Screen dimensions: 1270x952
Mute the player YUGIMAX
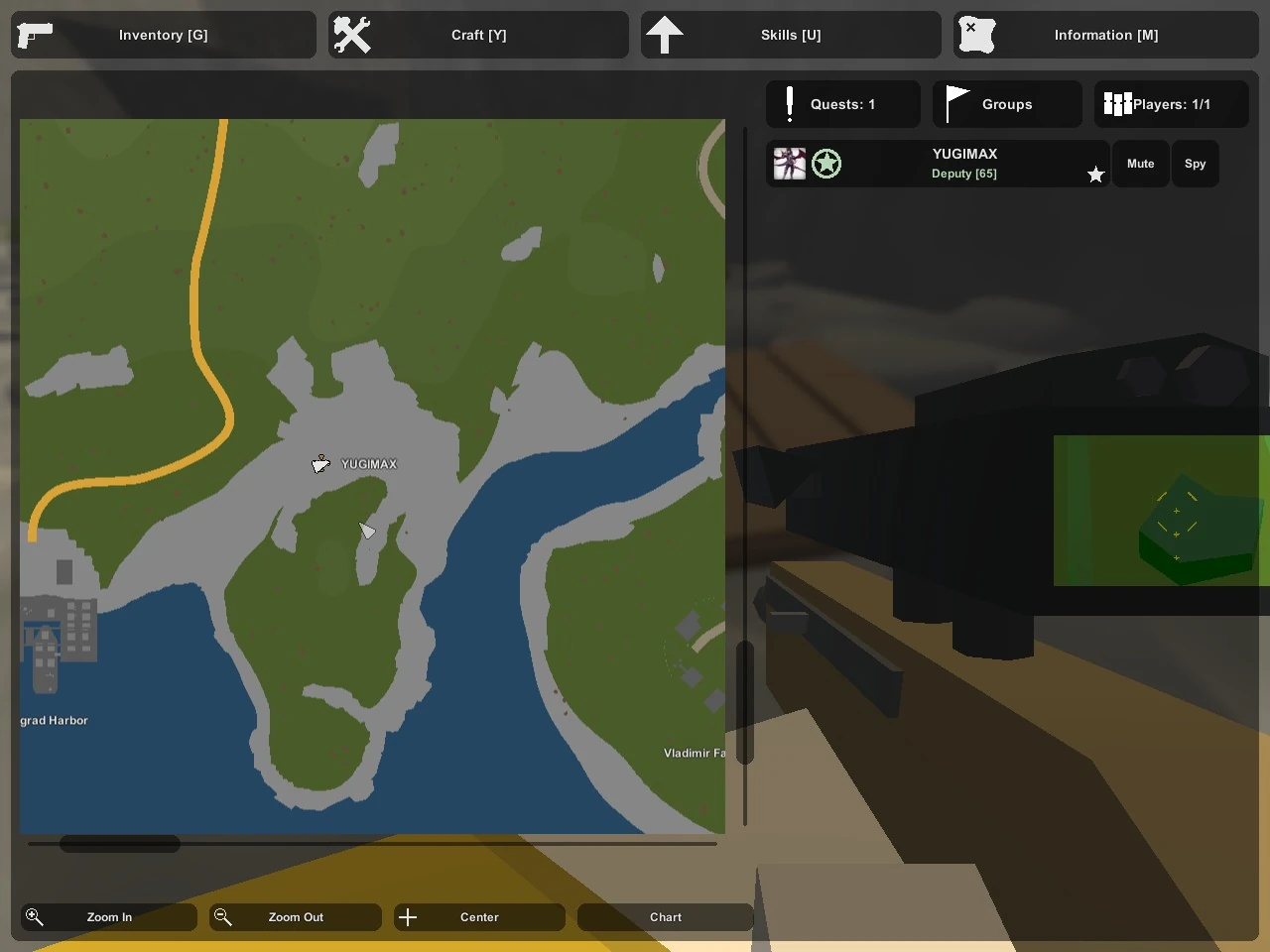click(1140, 164)
